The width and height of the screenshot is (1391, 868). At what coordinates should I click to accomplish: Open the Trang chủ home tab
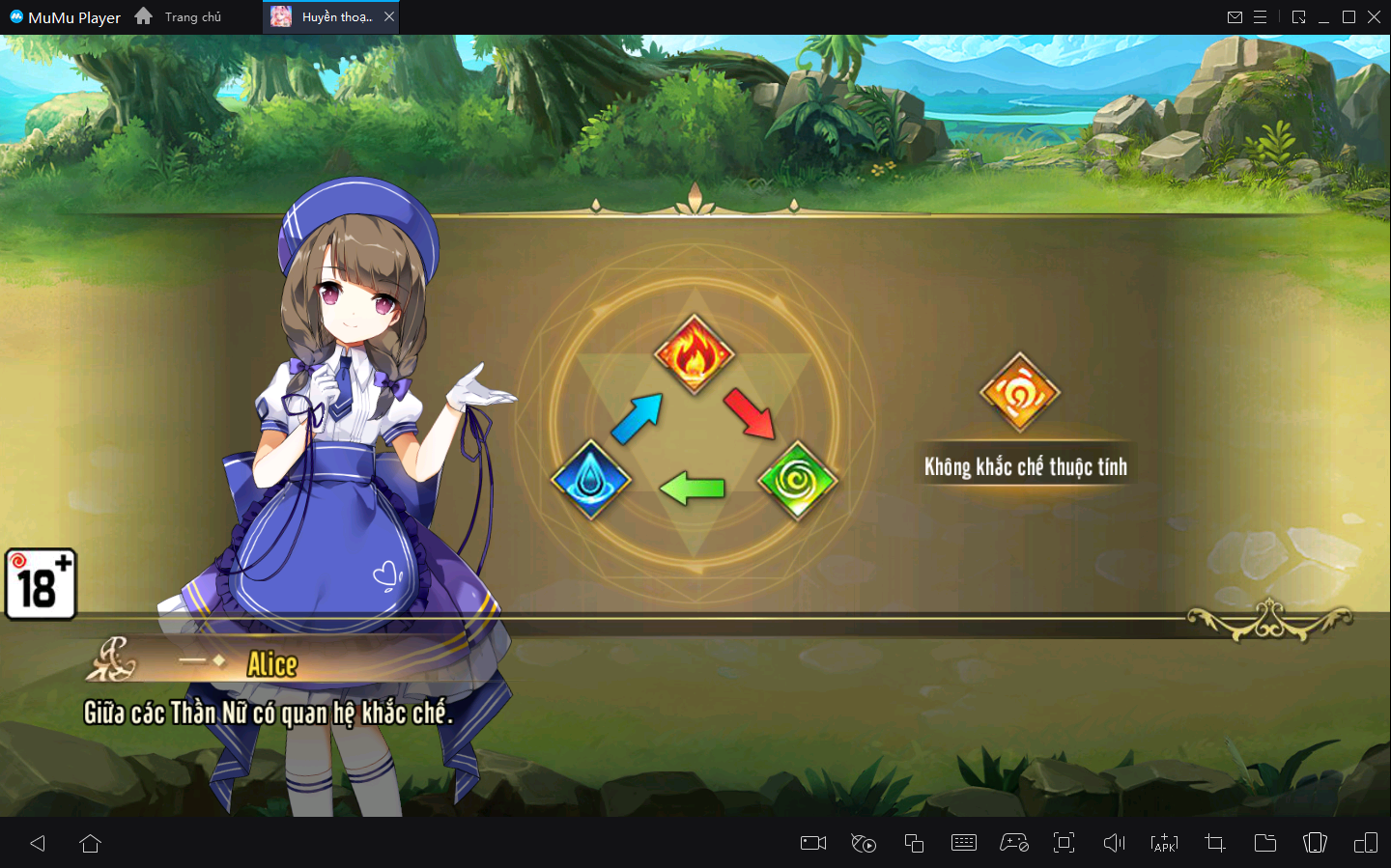(x=180, y=17)
